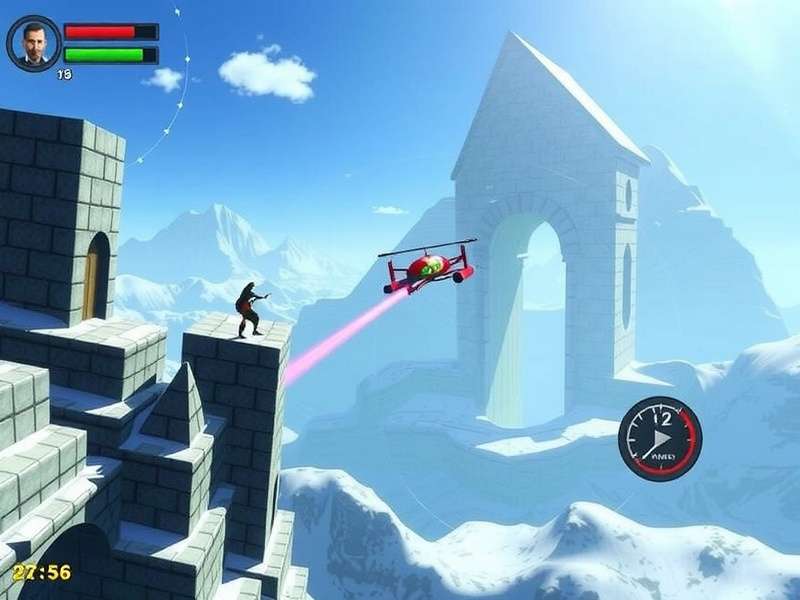Select the round speedometer gauge
The image size is (800, 600).
(659, 439)
